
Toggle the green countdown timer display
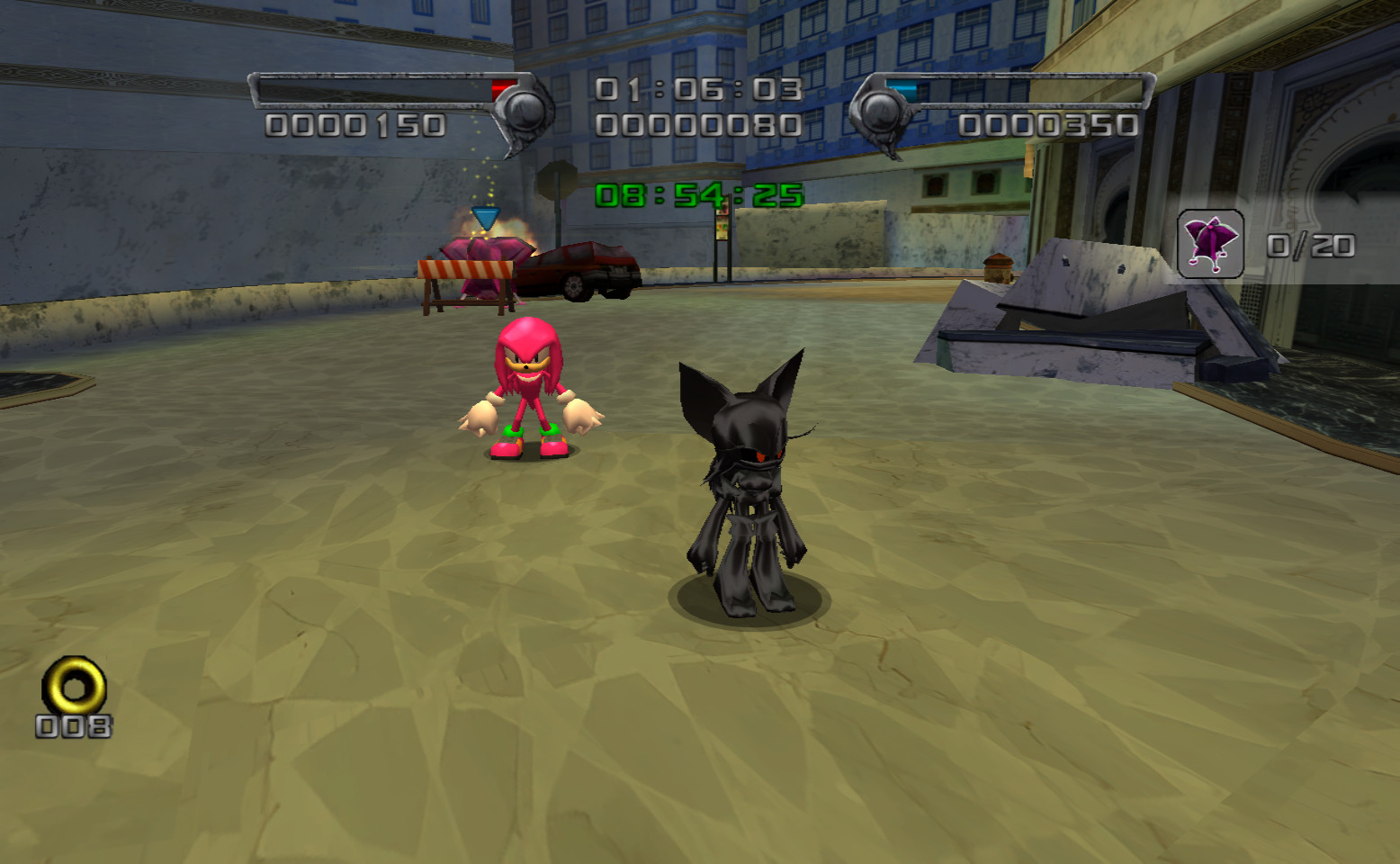[697, 191]
